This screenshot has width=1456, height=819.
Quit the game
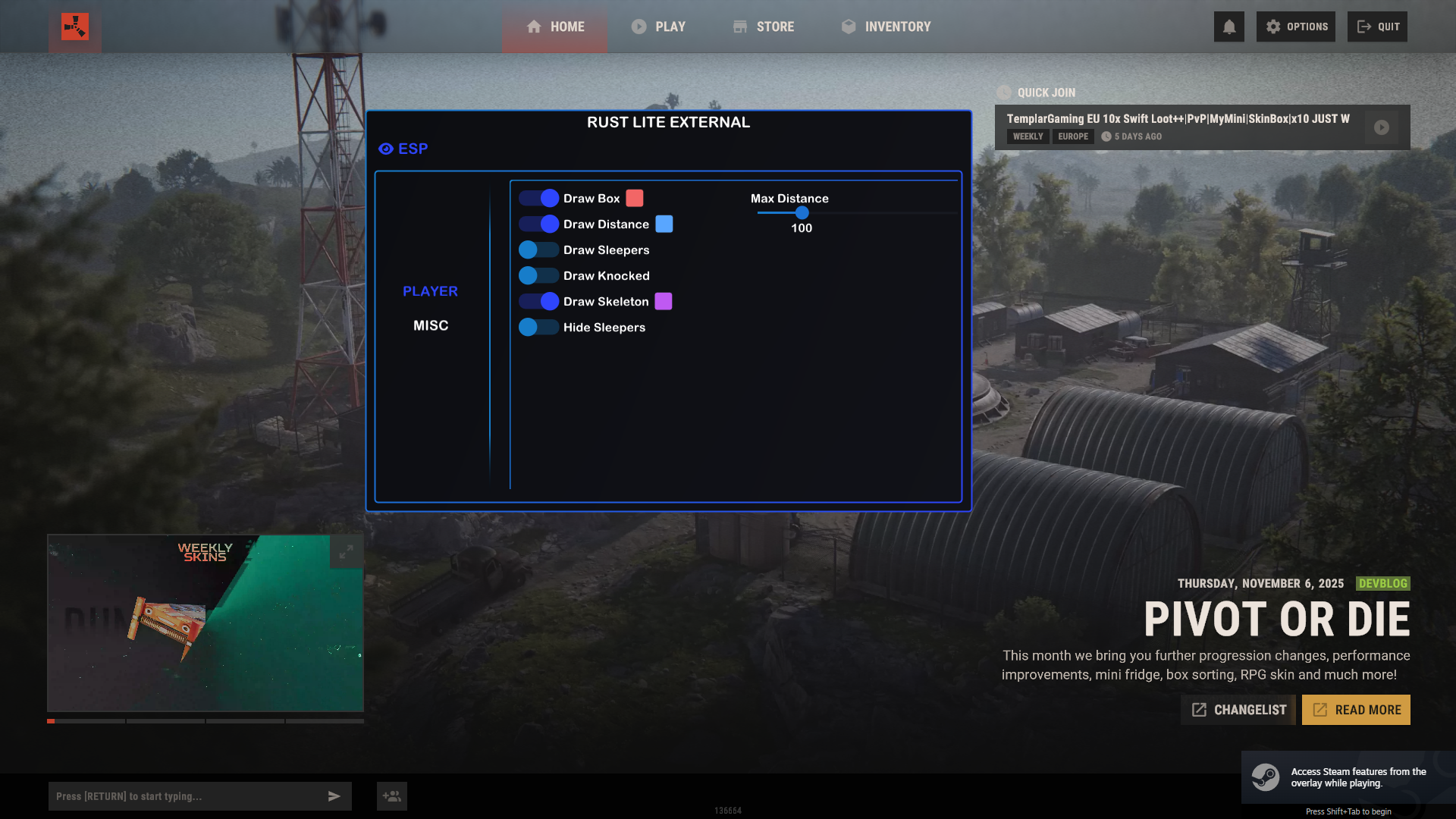[1378, 27]
